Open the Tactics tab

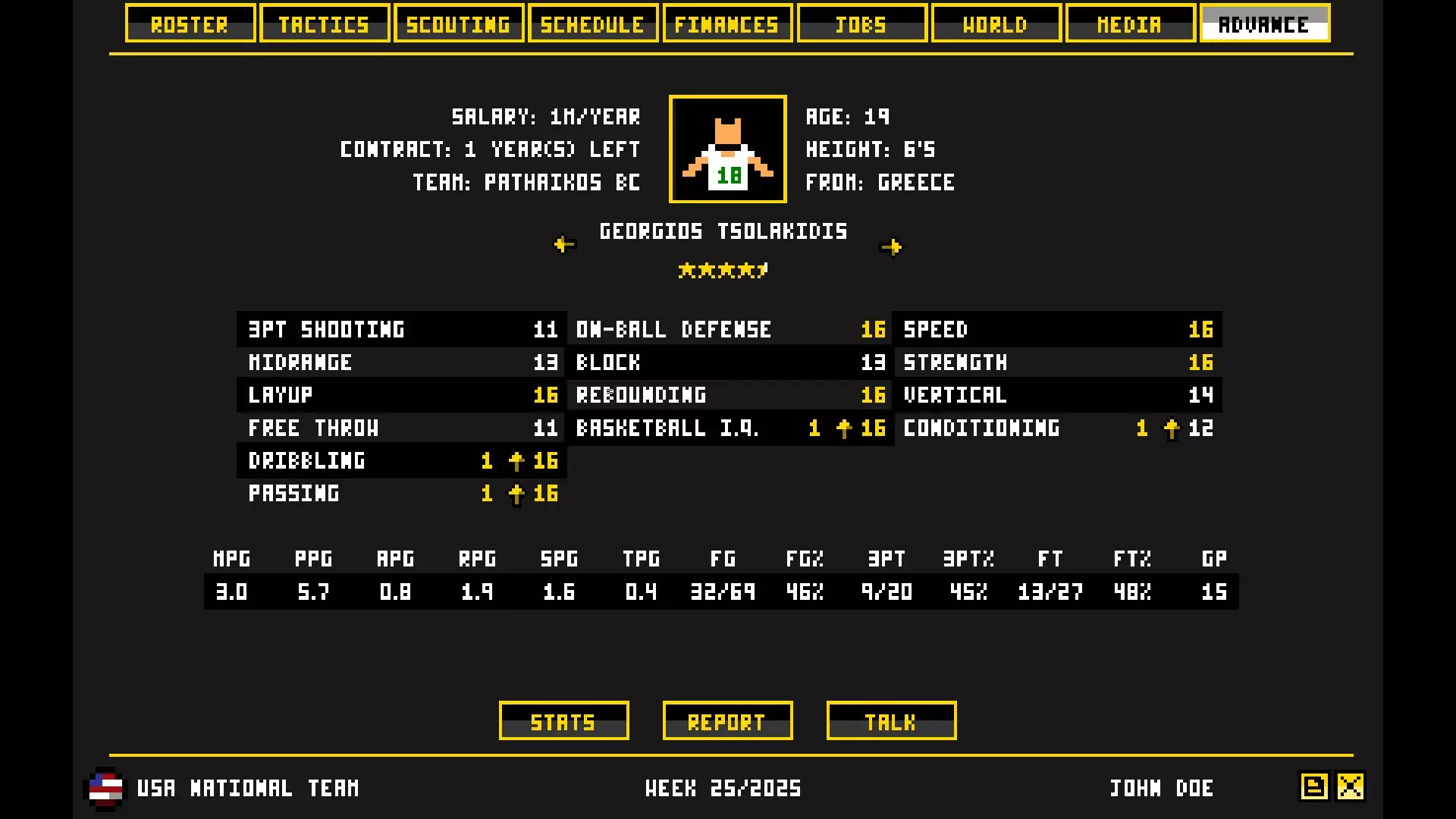pos(325,23)
